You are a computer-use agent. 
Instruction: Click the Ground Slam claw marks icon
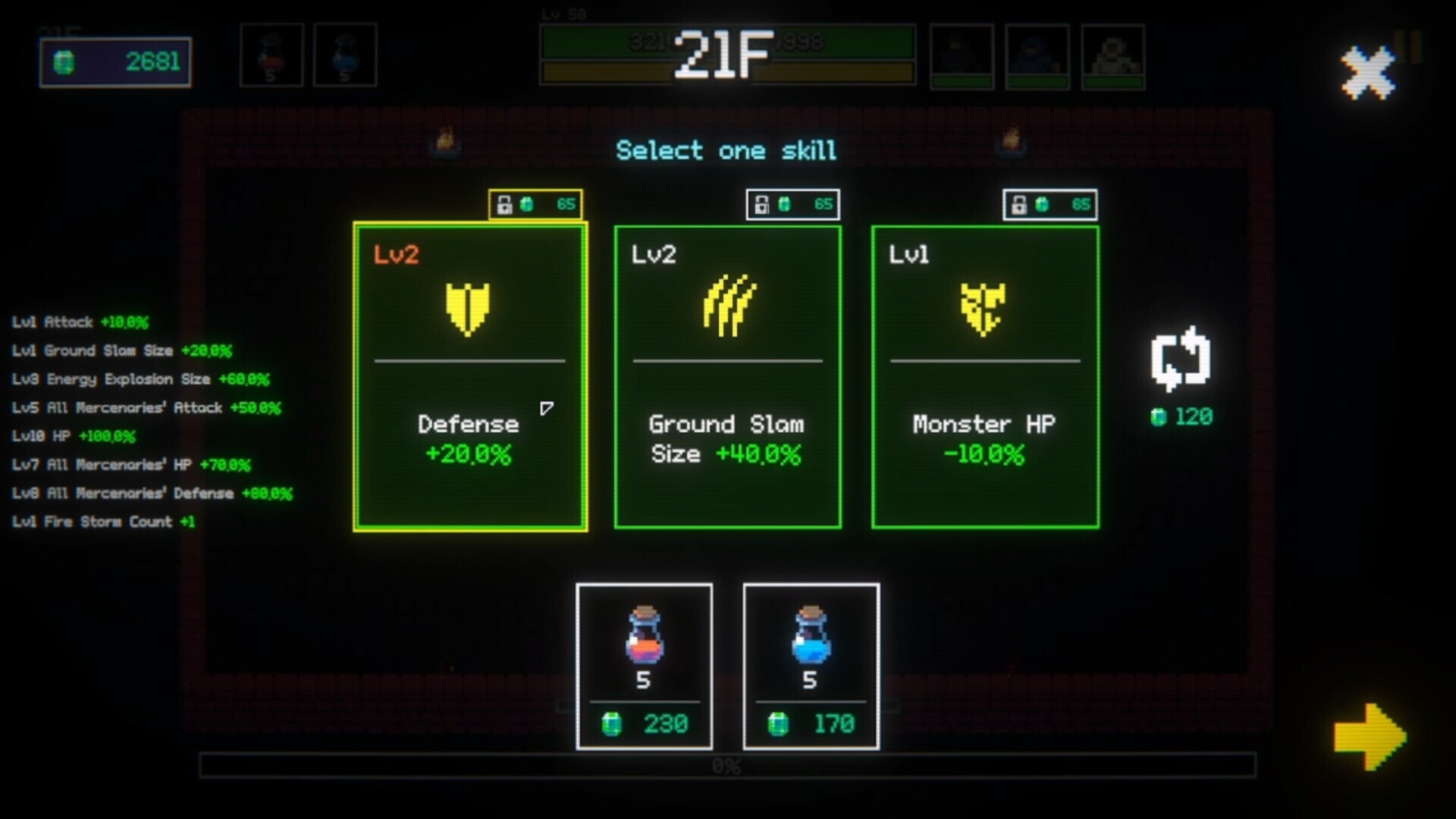click(726, 306)
